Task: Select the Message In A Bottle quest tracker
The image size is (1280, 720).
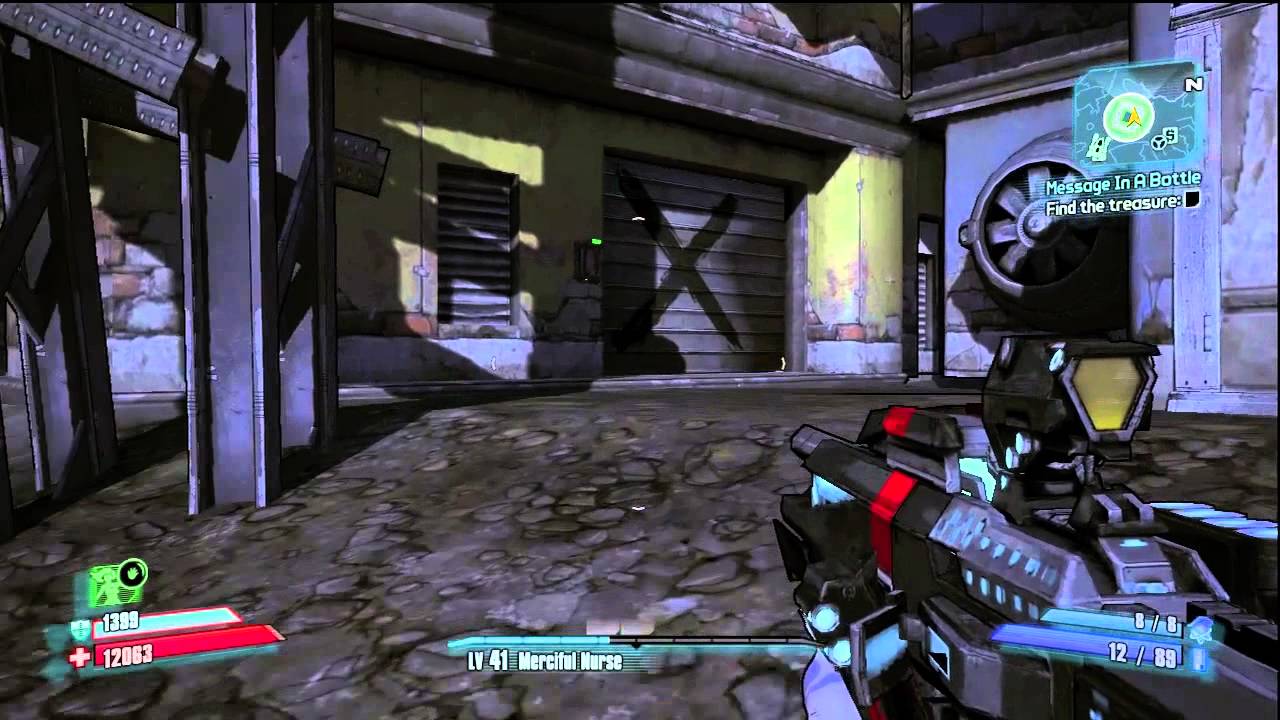Action: pos(1122,185)
